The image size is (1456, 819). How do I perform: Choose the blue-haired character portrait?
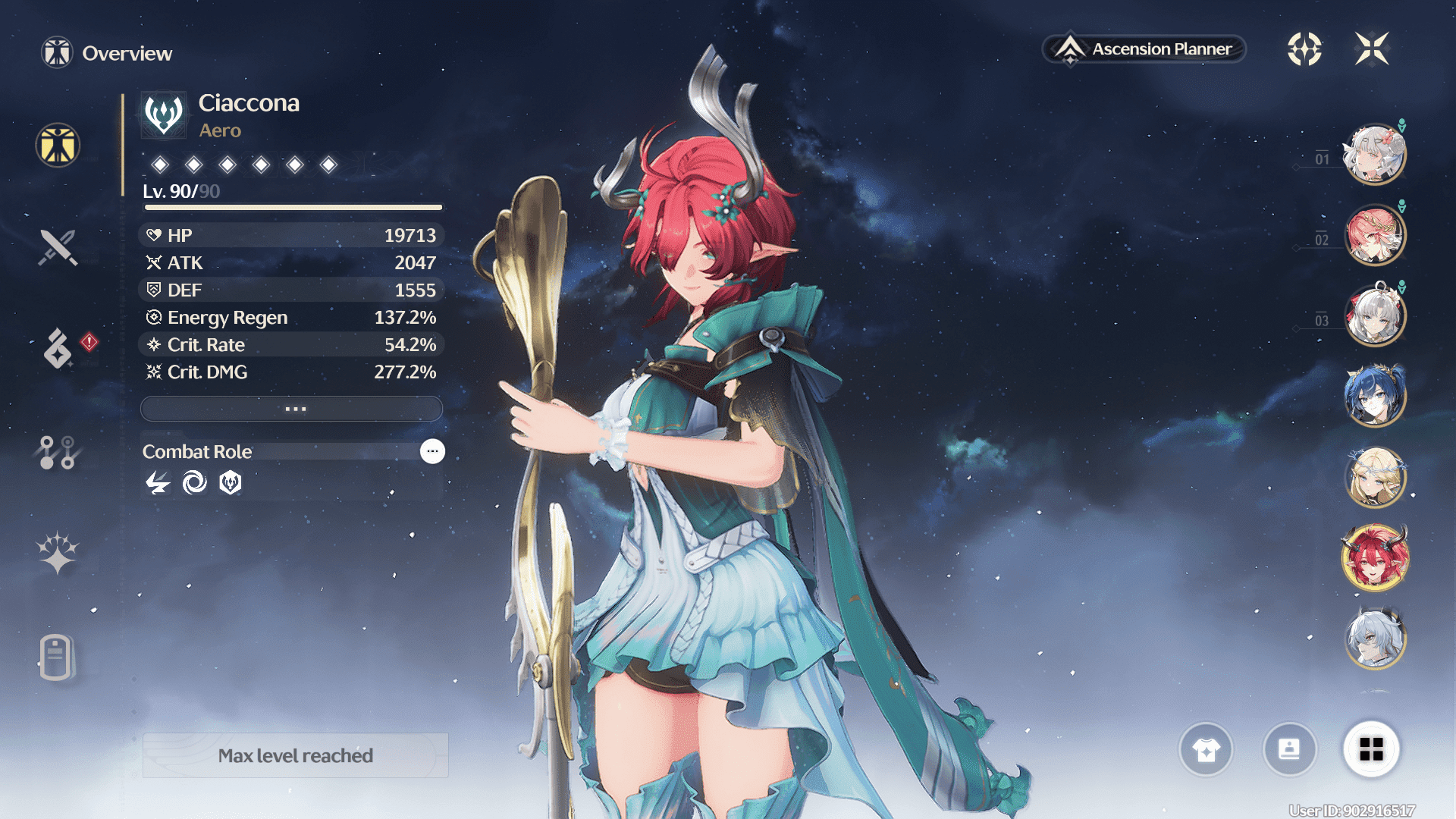(x=1375, y=396)
